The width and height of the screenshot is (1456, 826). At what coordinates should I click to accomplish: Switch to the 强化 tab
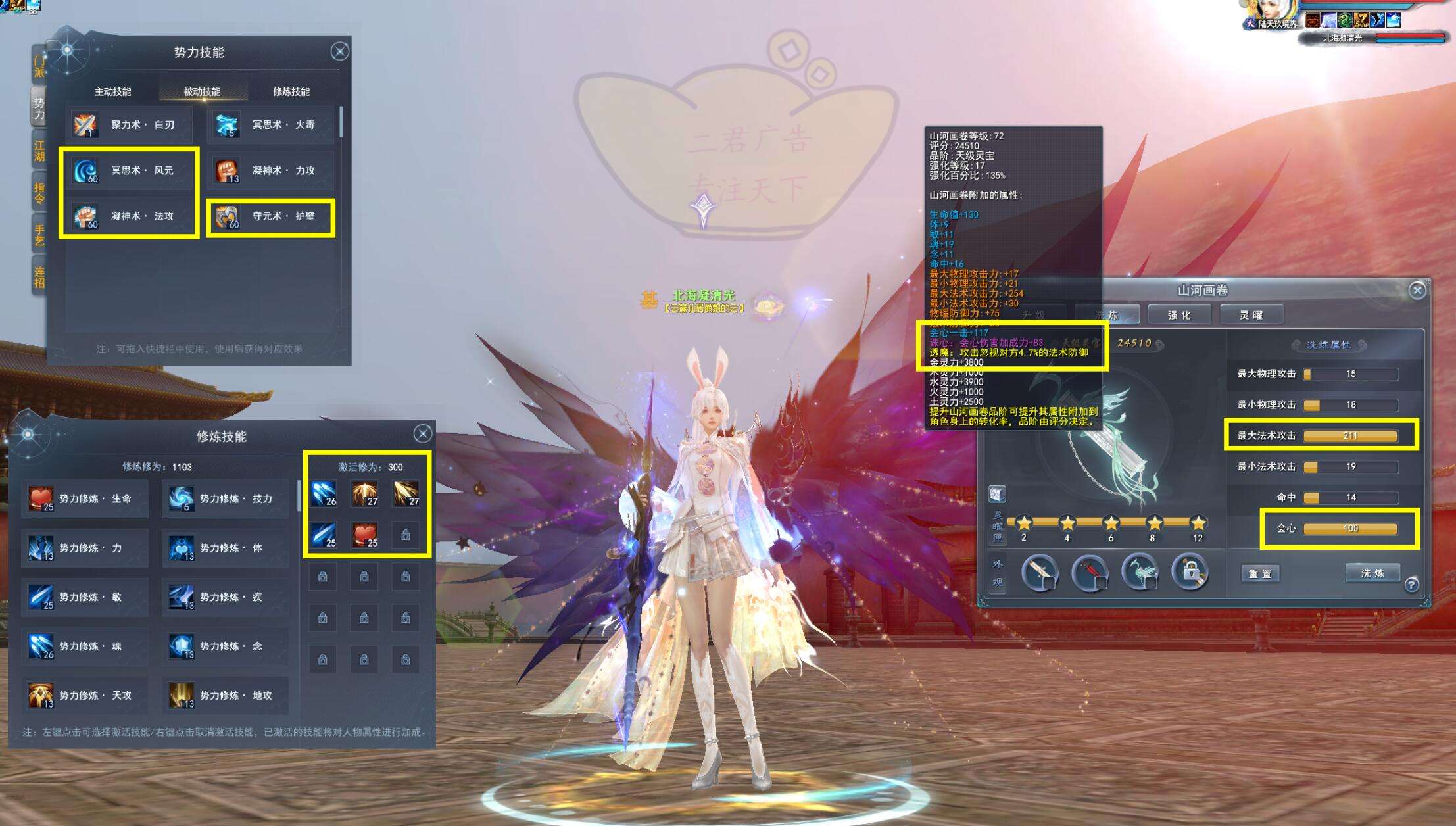coord(1179,315)
